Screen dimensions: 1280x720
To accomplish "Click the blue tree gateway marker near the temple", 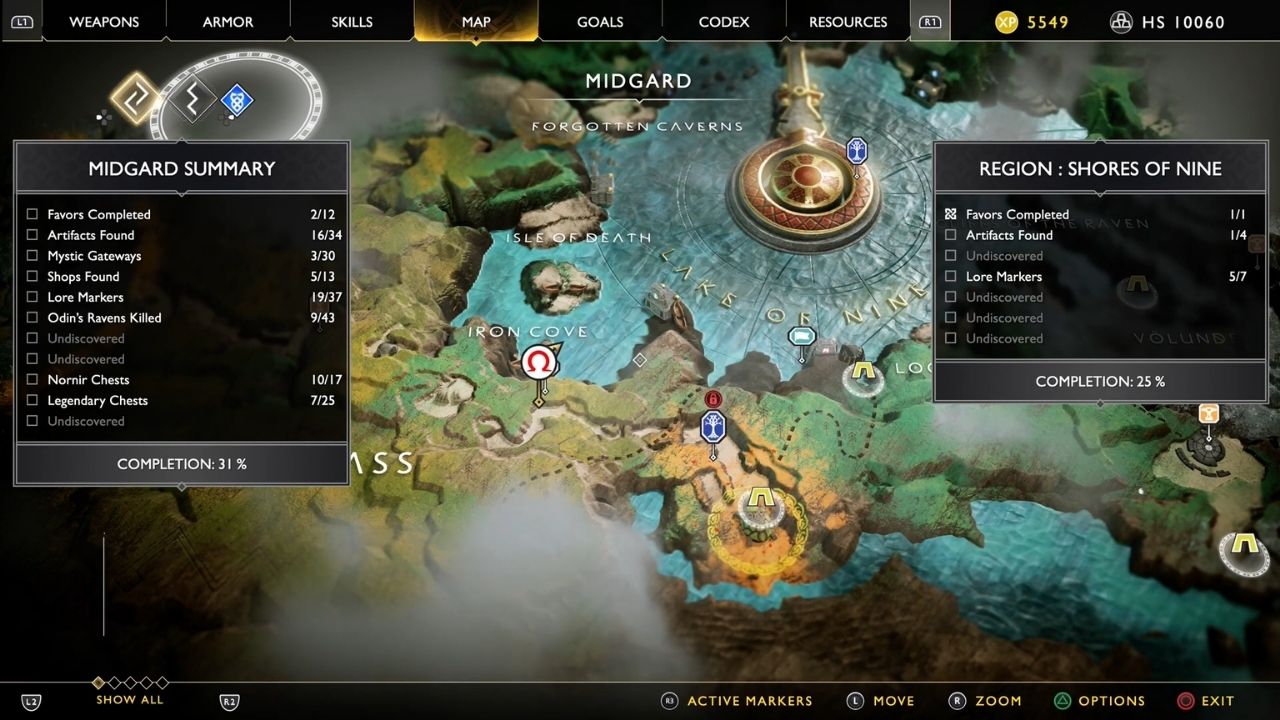I will click(x=857, y=151).
